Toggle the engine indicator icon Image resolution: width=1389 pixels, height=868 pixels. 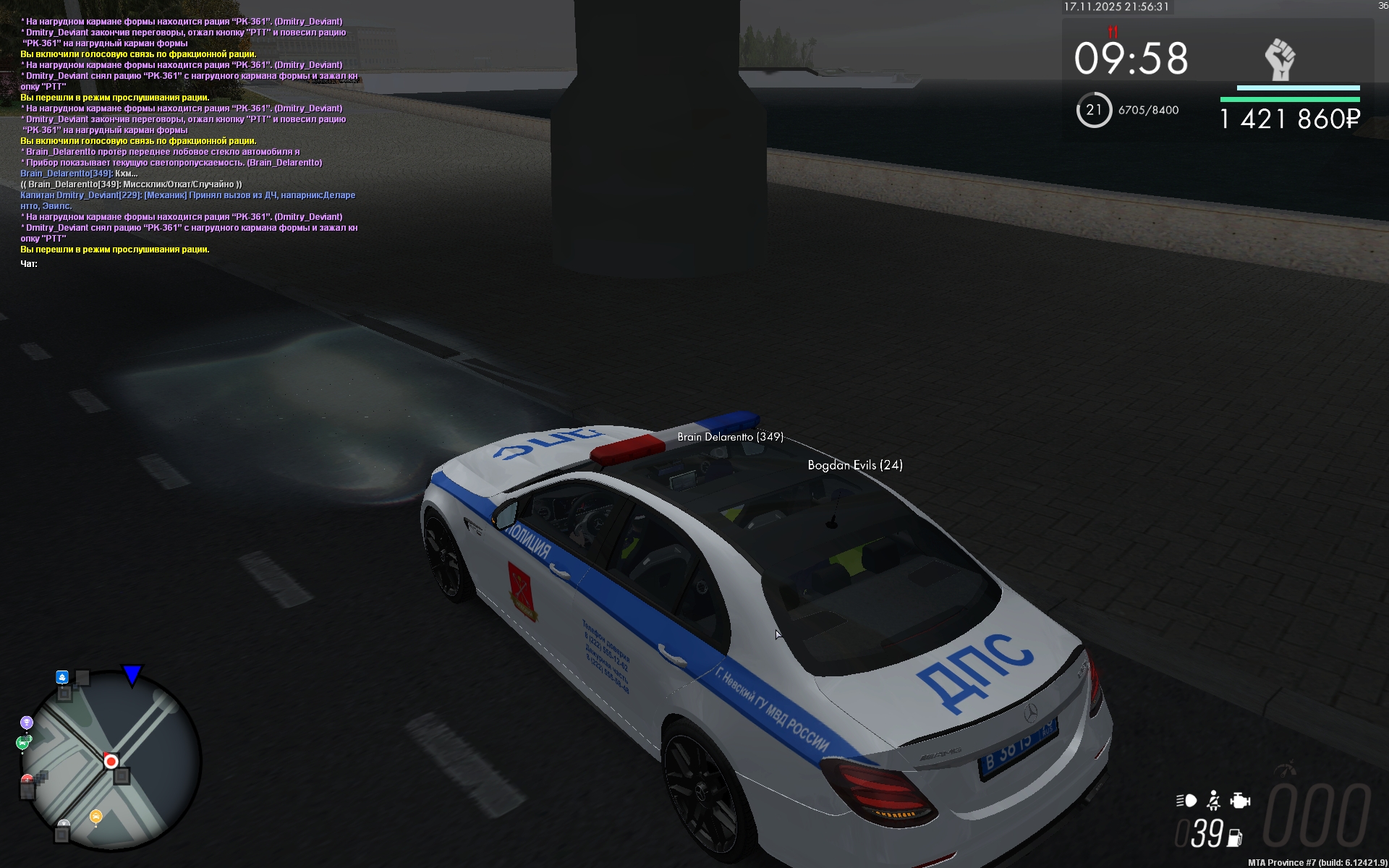1240,801
